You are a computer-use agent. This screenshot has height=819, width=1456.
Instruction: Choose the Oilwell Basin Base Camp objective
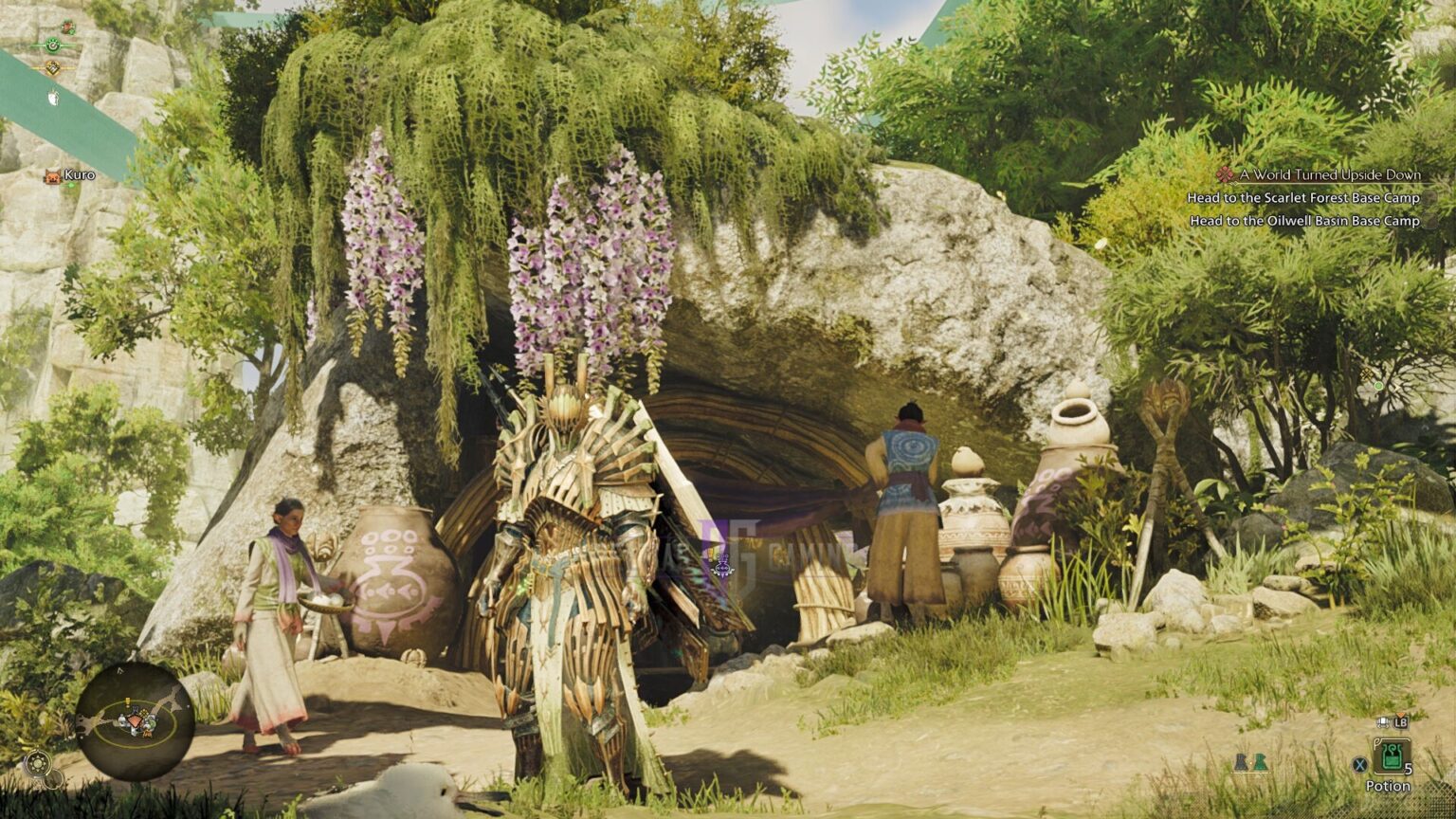pyautogui.click(x=1304, y=221)
